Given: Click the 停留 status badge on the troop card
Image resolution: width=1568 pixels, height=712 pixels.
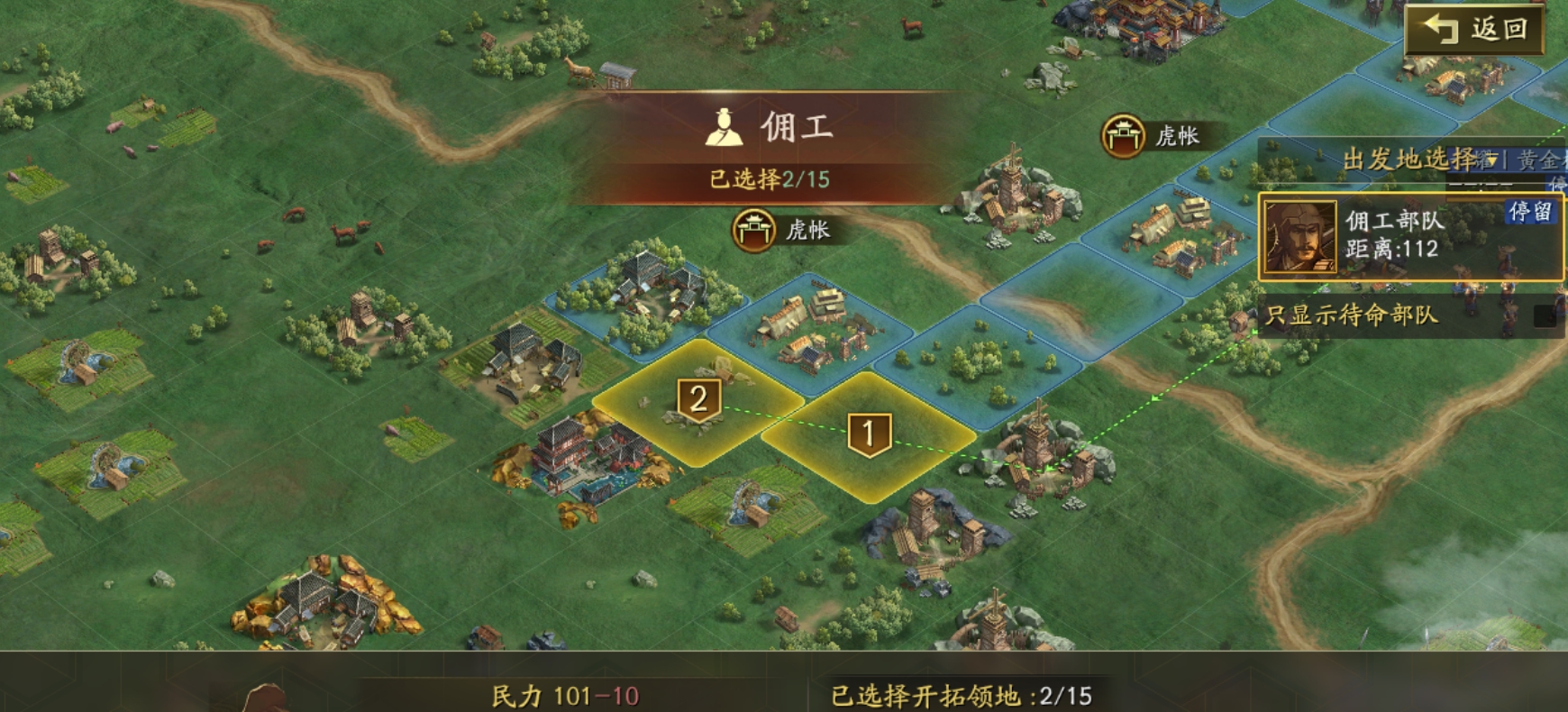Looking at the screenshot, I should (x=1530, y=214).
